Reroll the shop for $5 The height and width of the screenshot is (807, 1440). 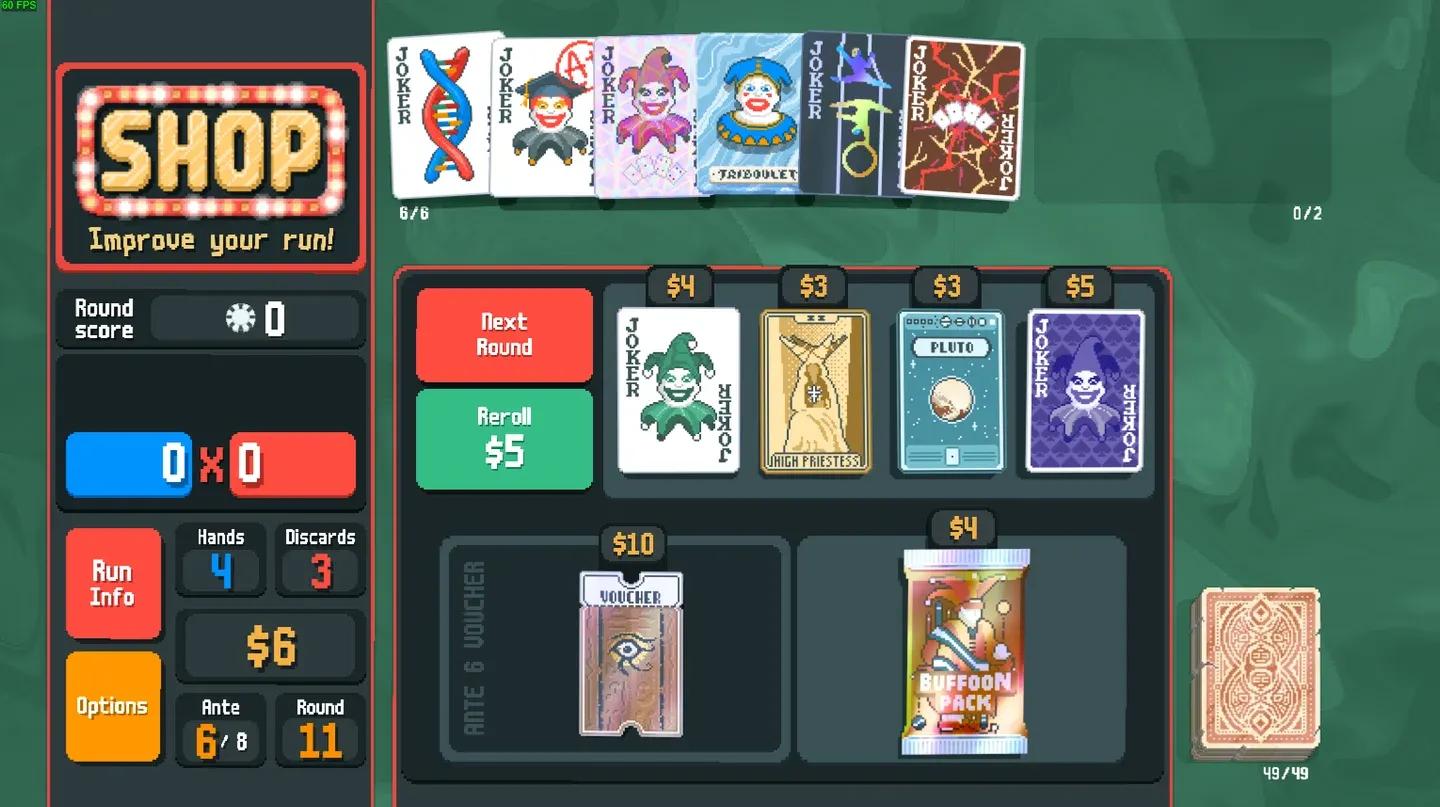coord(504,438)
